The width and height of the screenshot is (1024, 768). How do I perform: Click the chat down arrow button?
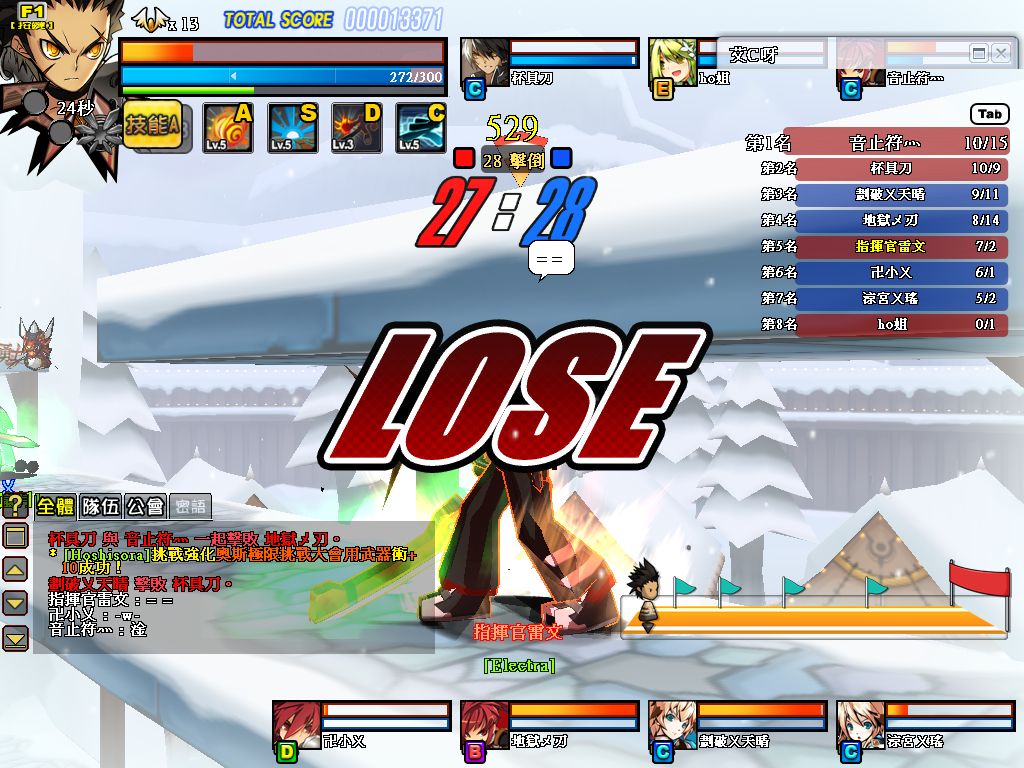click(15, 603)
